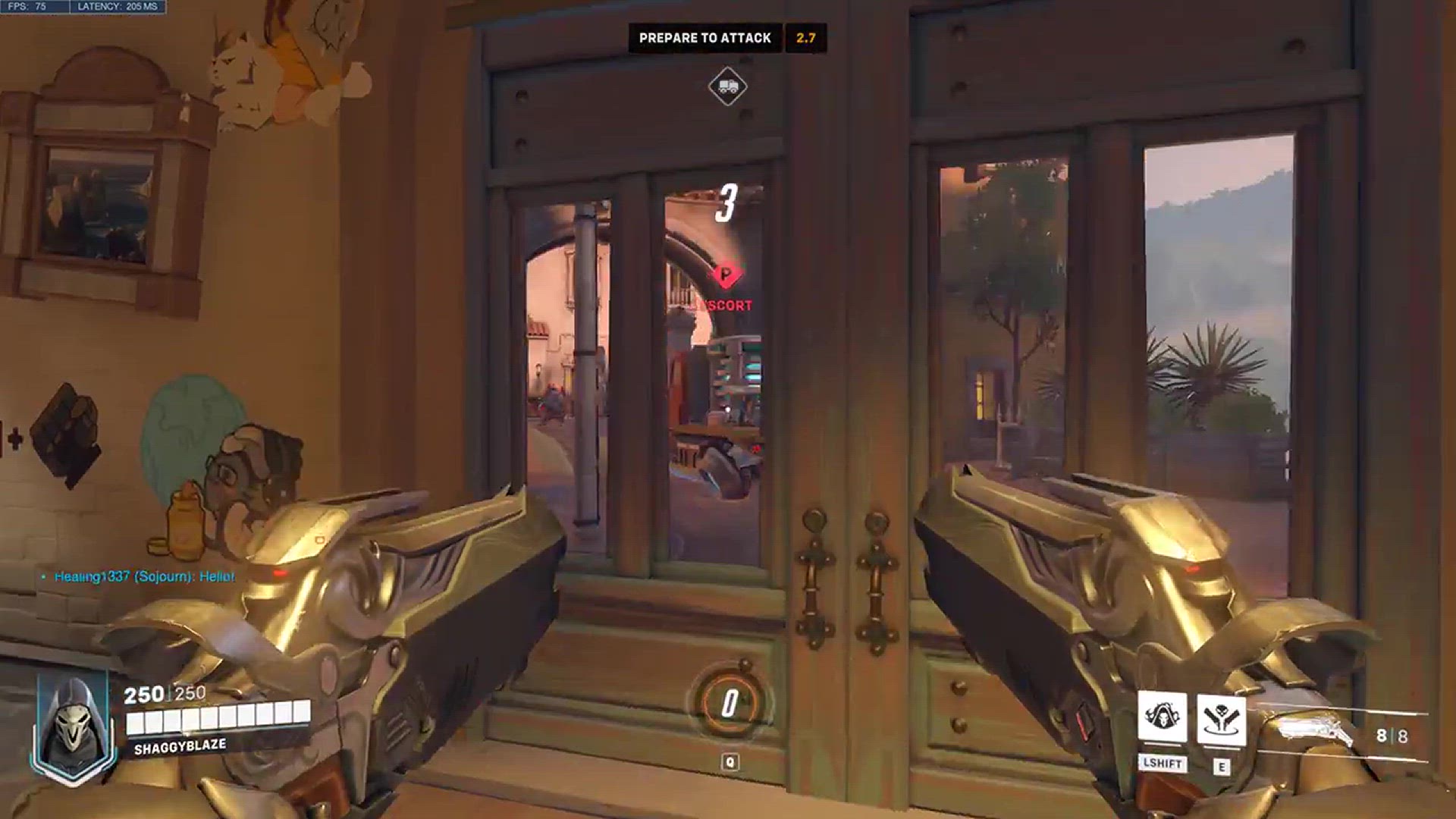Select the Hellfire Shotguns weapon icon
Screen dimensions: 1456x819
coord(1316,731)
